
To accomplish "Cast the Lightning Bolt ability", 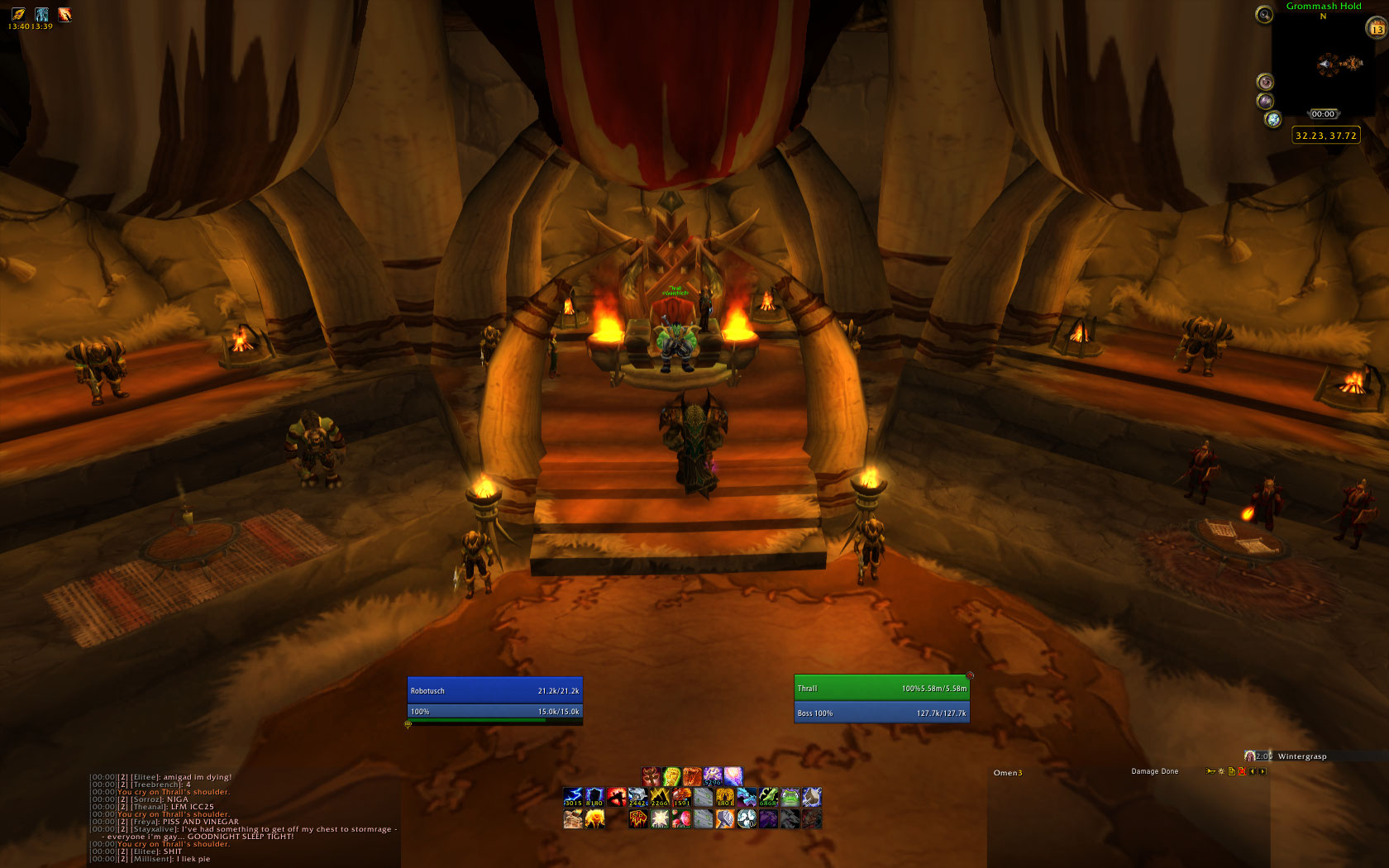I will [573, 797].
